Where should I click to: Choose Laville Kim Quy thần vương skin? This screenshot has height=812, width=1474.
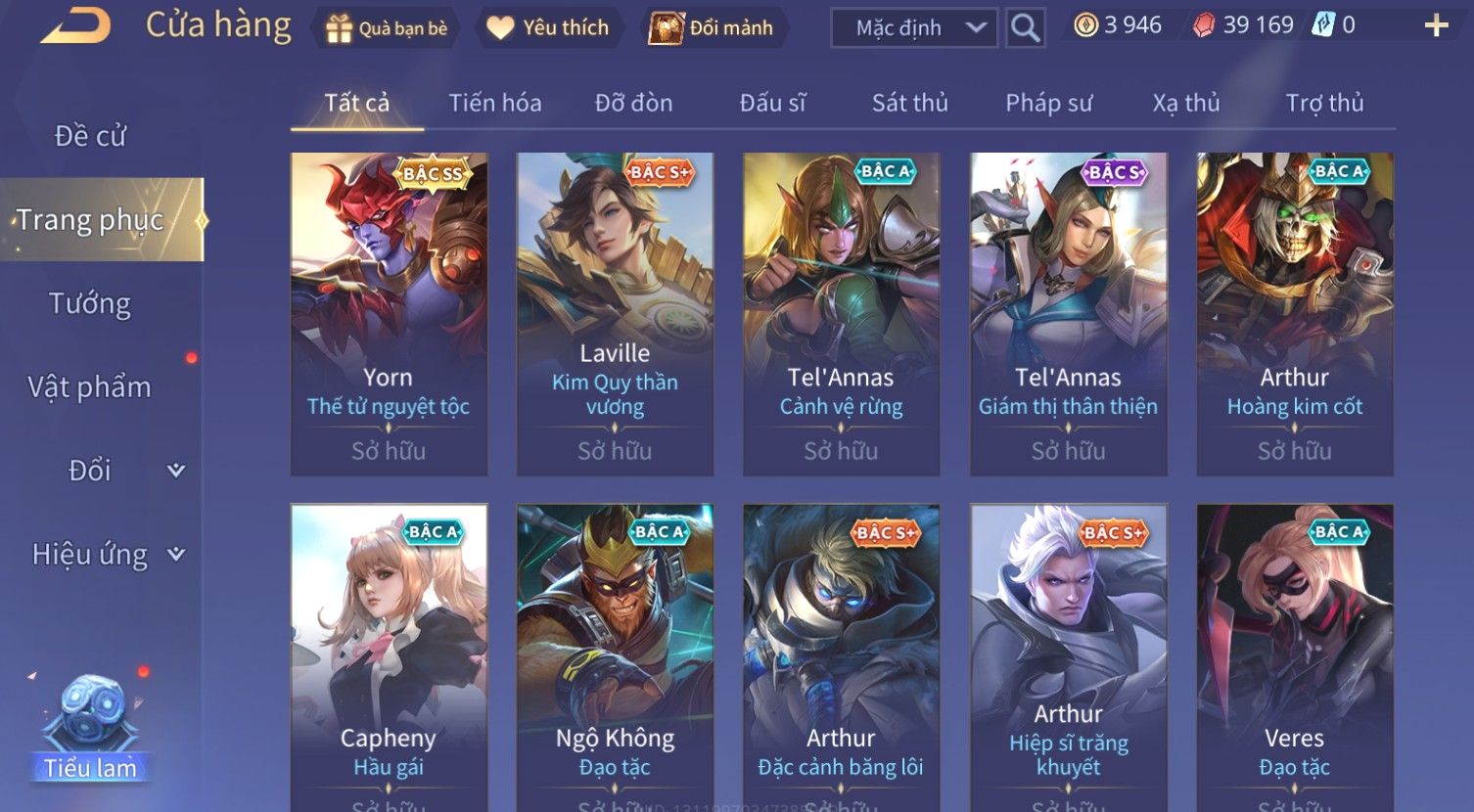point(615,314)
